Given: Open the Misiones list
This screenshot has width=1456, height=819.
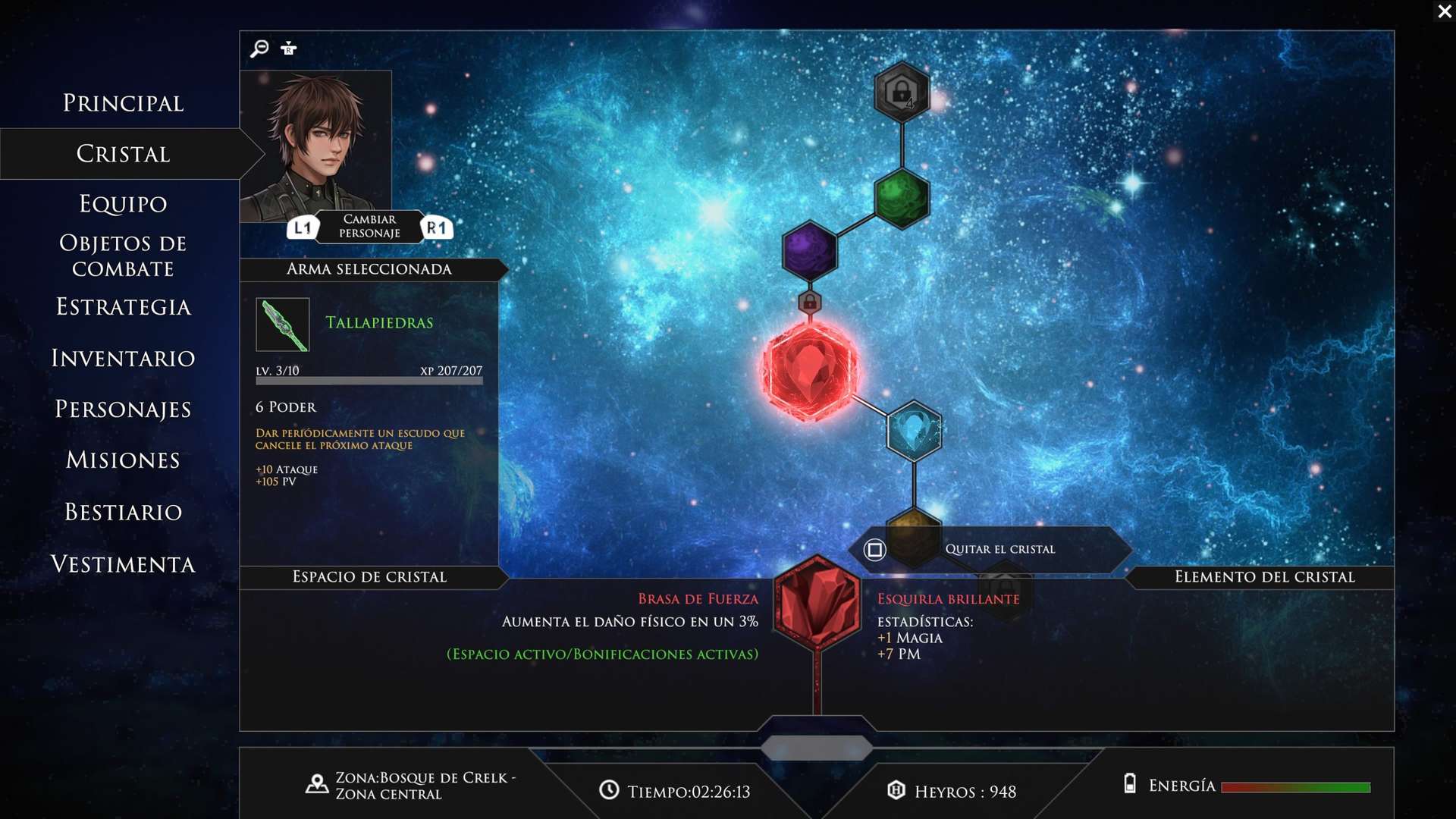Looking at the screenshot, I should (123, 460).
